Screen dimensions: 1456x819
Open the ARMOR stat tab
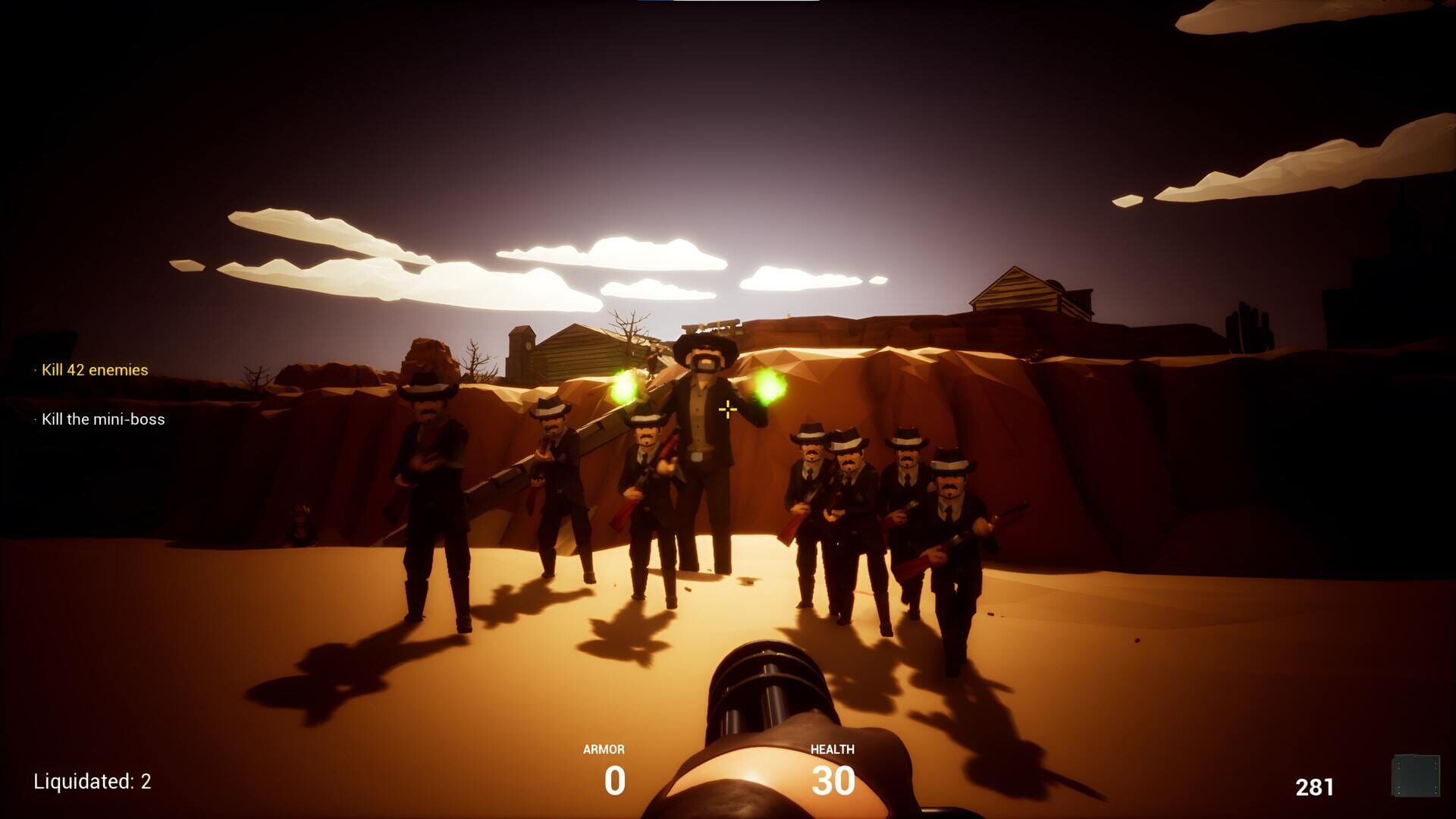point(603,748)
